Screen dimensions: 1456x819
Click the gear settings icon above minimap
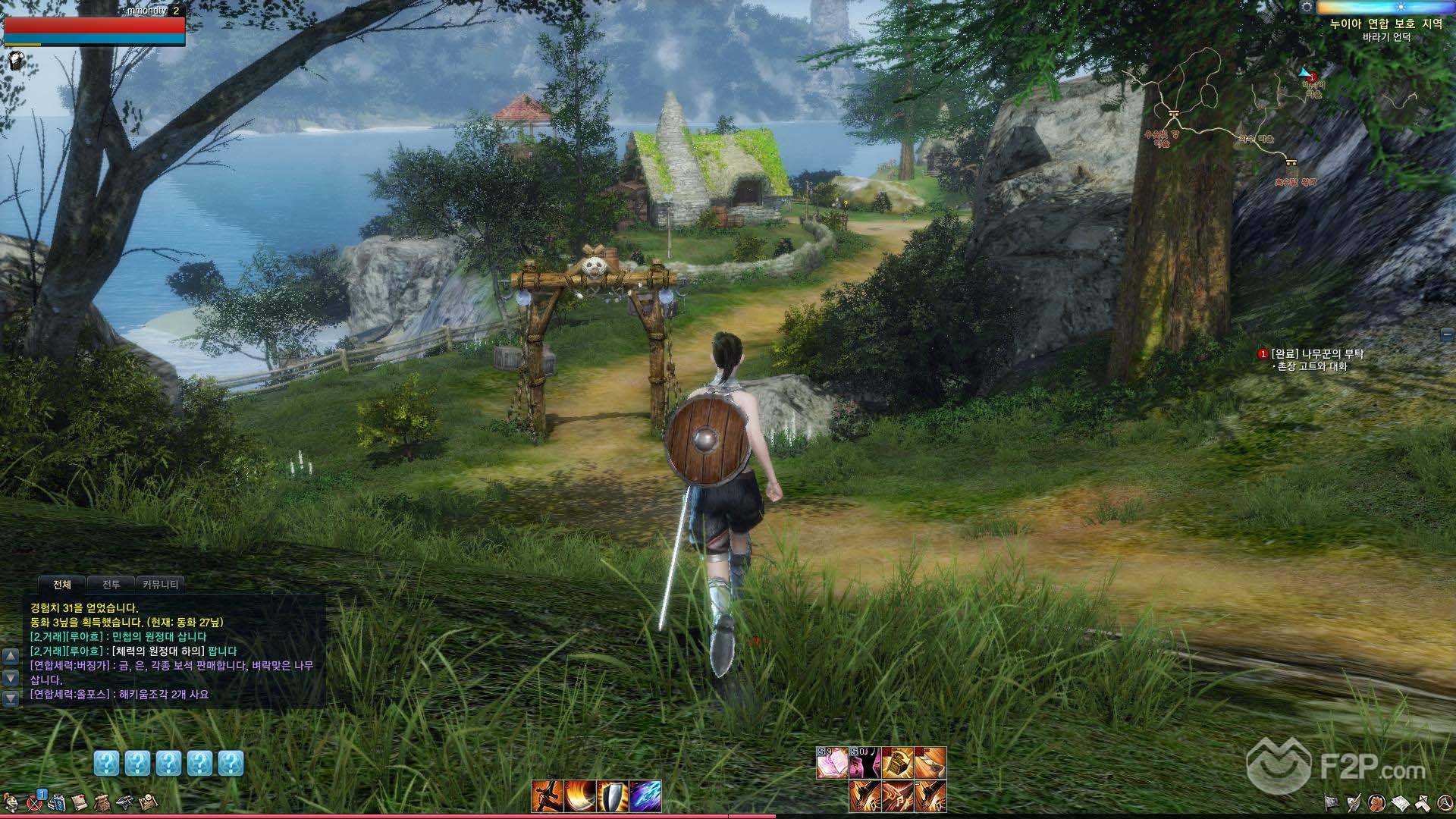coord(1306,7)
